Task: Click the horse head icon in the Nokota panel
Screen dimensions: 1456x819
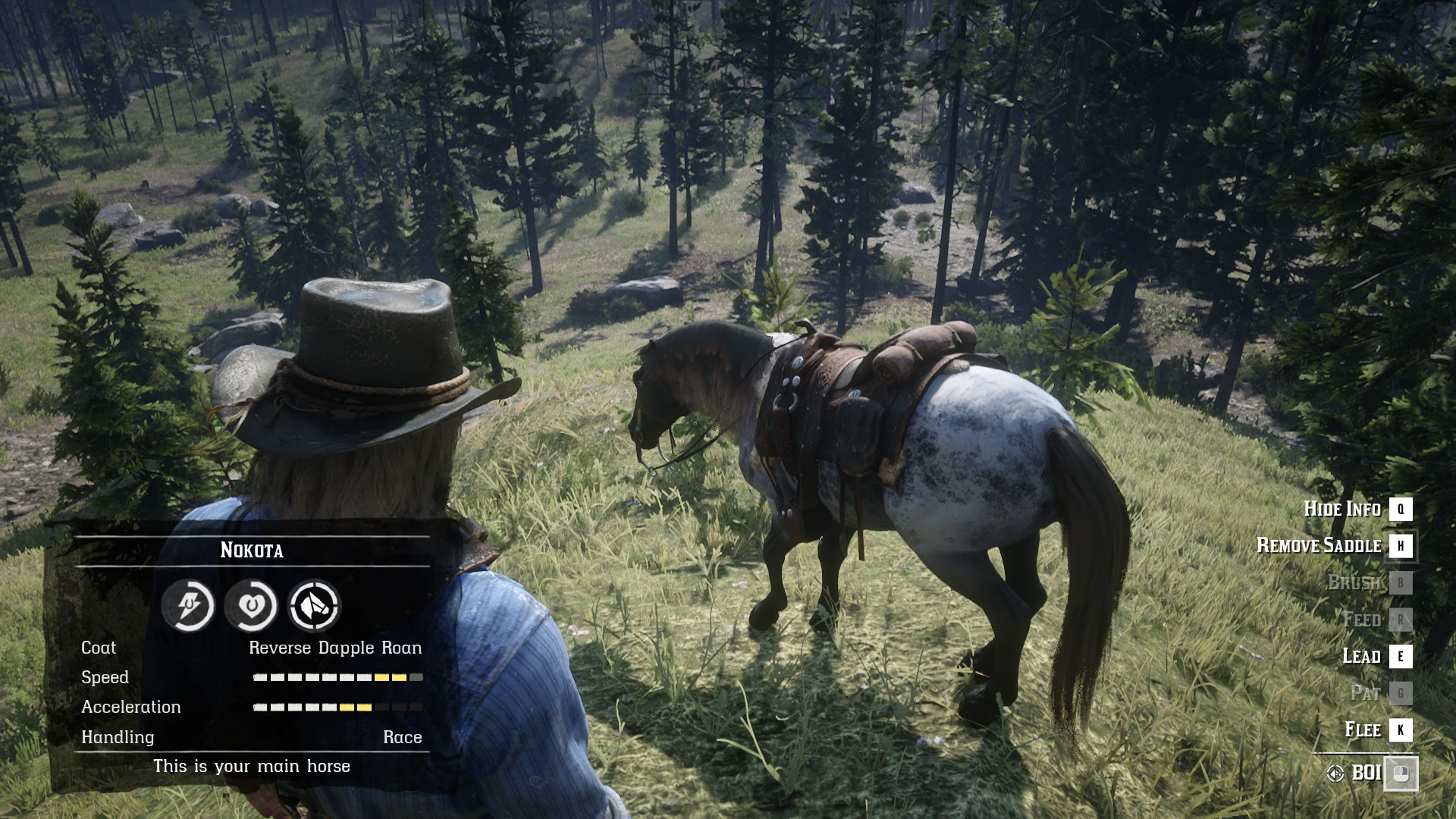Action: pos(314,605)
